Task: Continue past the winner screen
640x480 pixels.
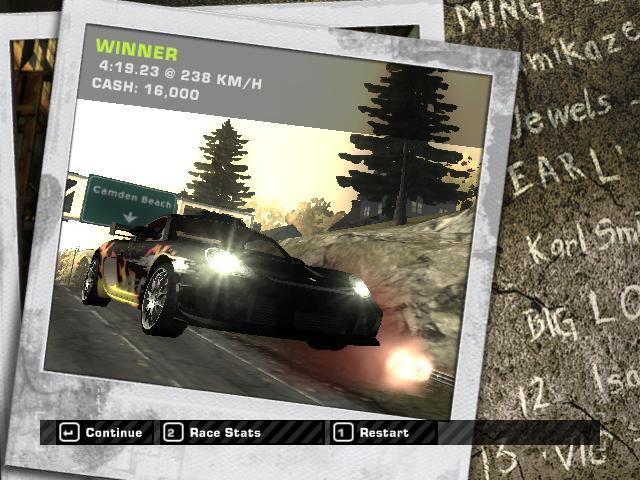Action: point(100,433)
